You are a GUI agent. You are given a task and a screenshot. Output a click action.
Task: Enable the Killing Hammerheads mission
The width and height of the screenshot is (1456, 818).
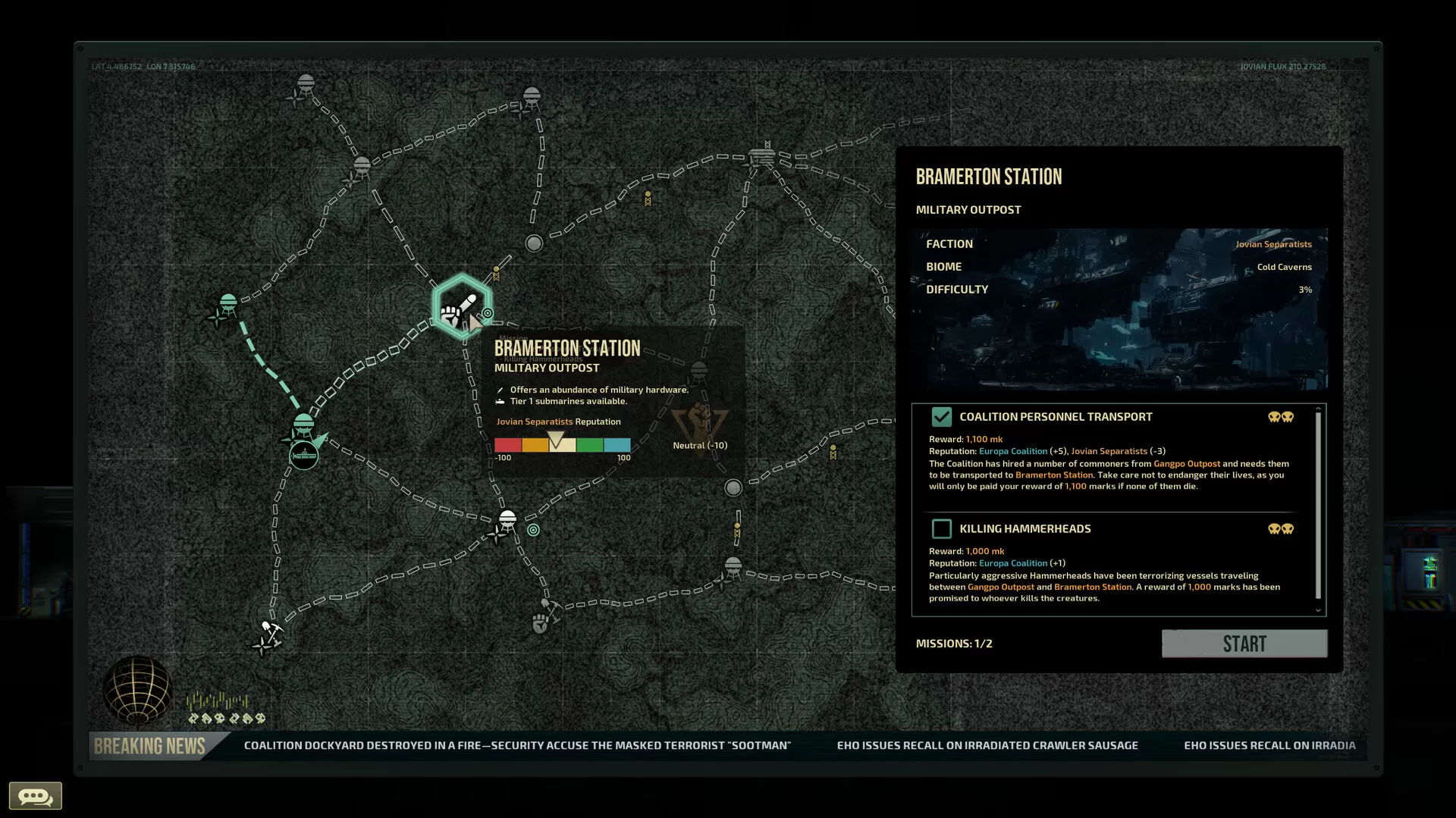click(942, 528)
